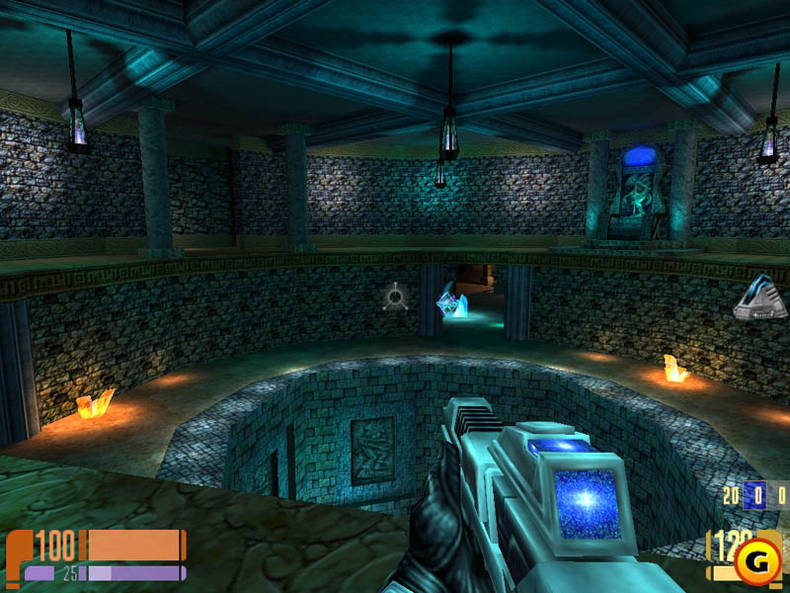The image size is (790, 593).
Task: Click the GameSpot G logo watermark
Action: point(760,557)
